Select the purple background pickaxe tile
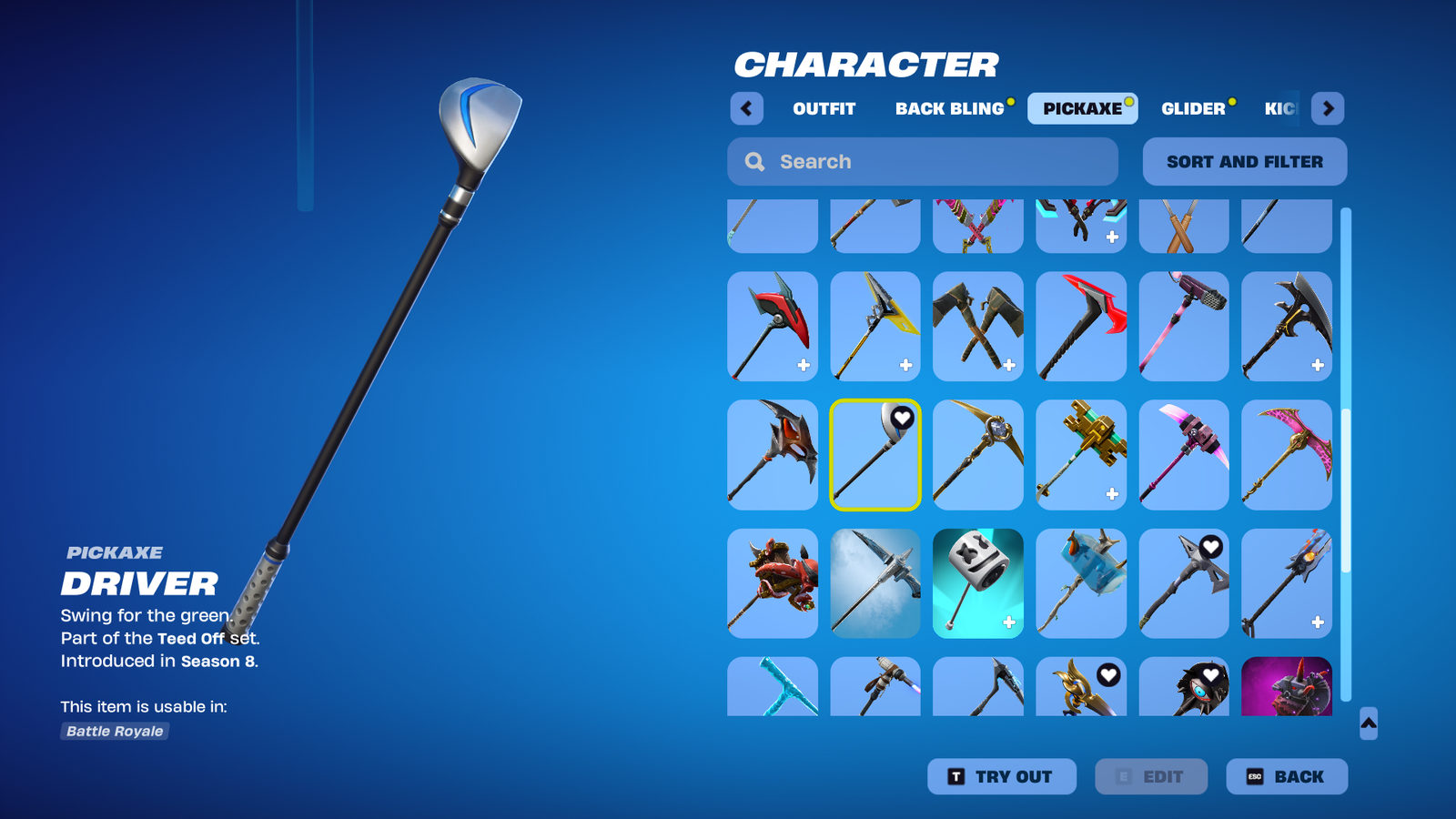The height and width of the screenshot is (819, 1456). [x=1286, y=686]
